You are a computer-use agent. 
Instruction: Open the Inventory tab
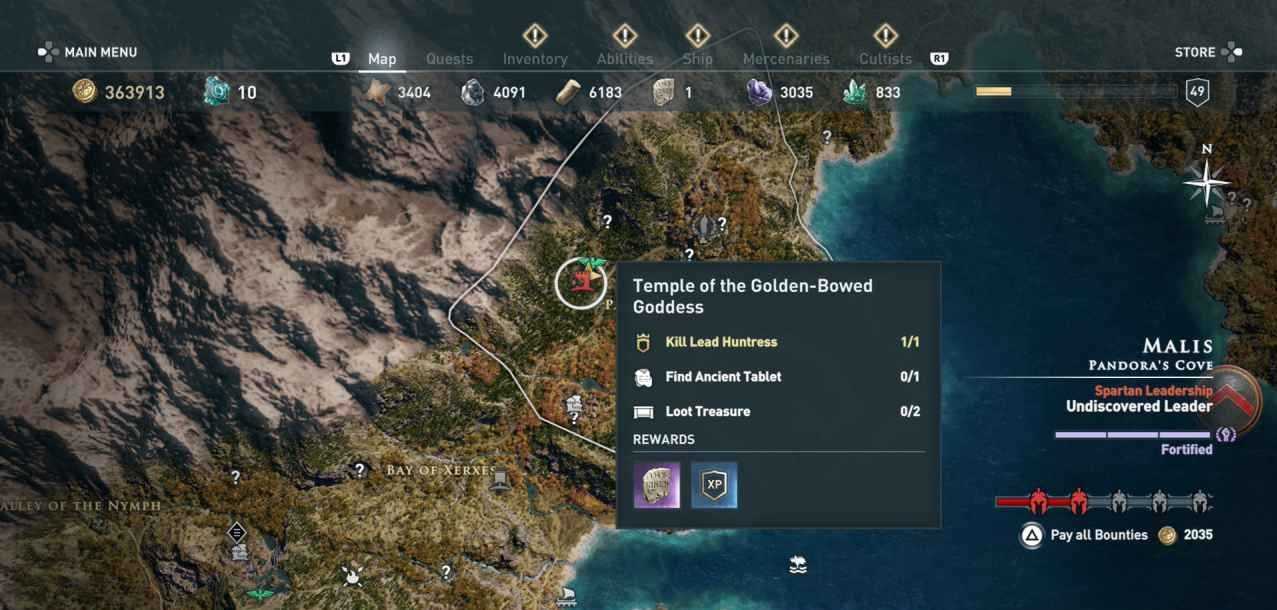point(535,59)
